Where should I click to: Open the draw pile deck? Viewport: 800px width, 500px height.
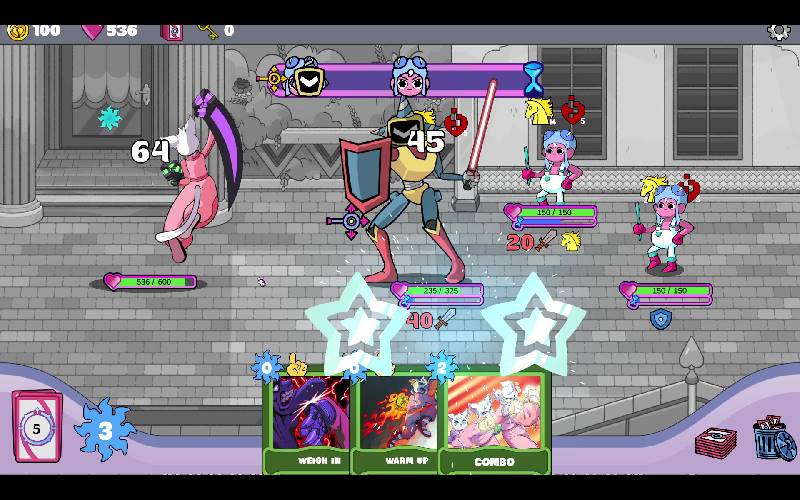point(37,427)
